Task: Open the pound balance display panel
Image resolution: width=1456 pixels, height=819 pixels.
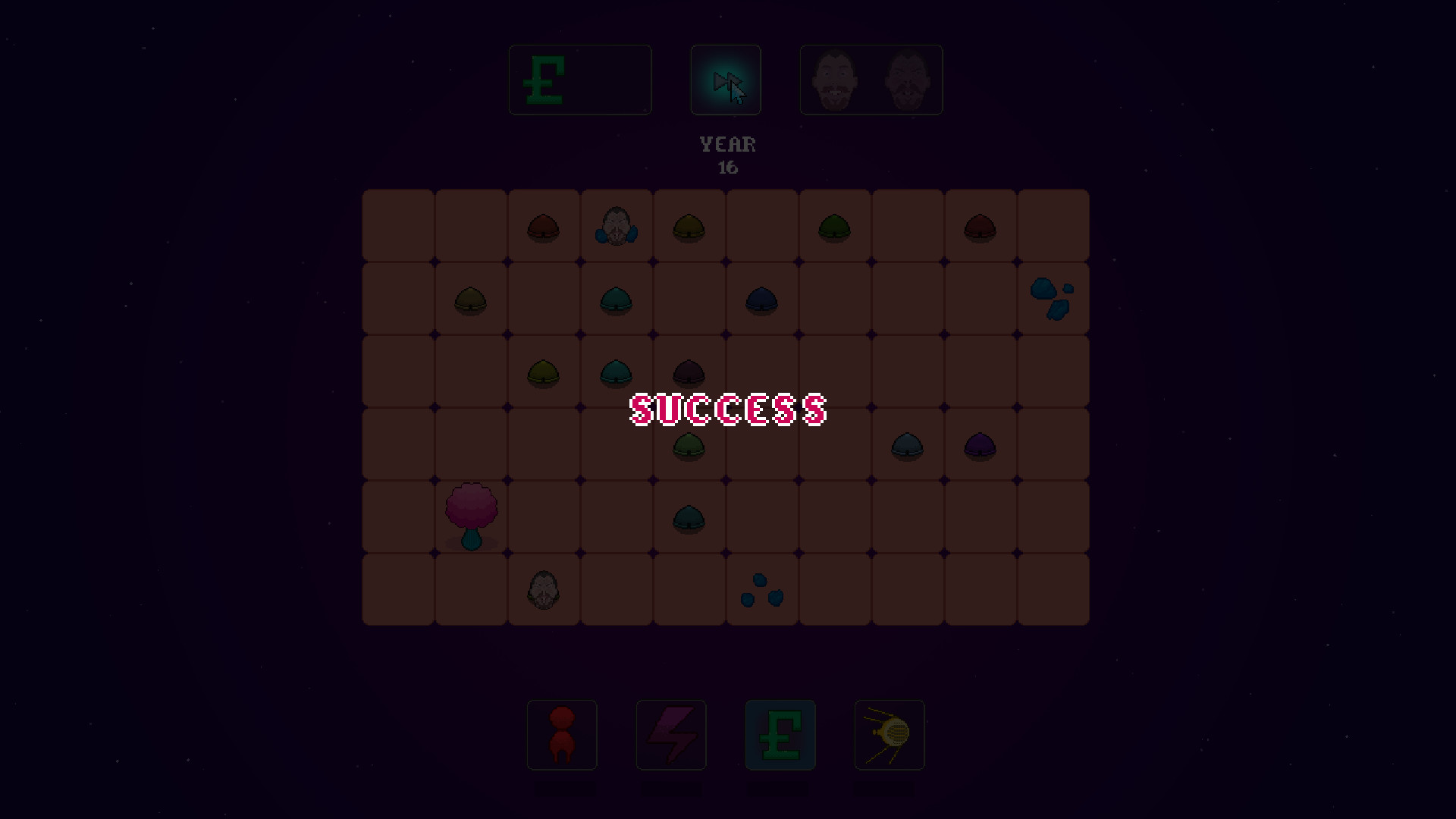Action: click(579, 79)
